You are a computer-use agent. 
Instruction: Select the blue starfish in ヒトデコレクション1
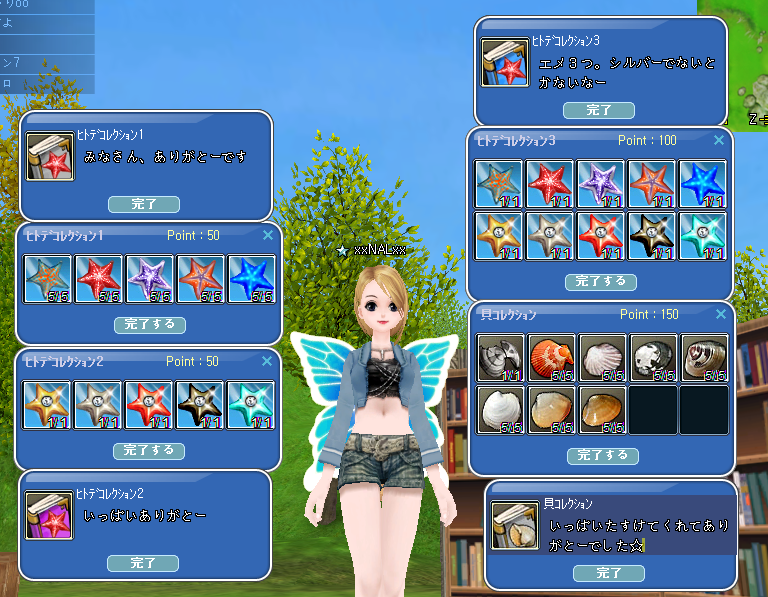tap(251, 280)
